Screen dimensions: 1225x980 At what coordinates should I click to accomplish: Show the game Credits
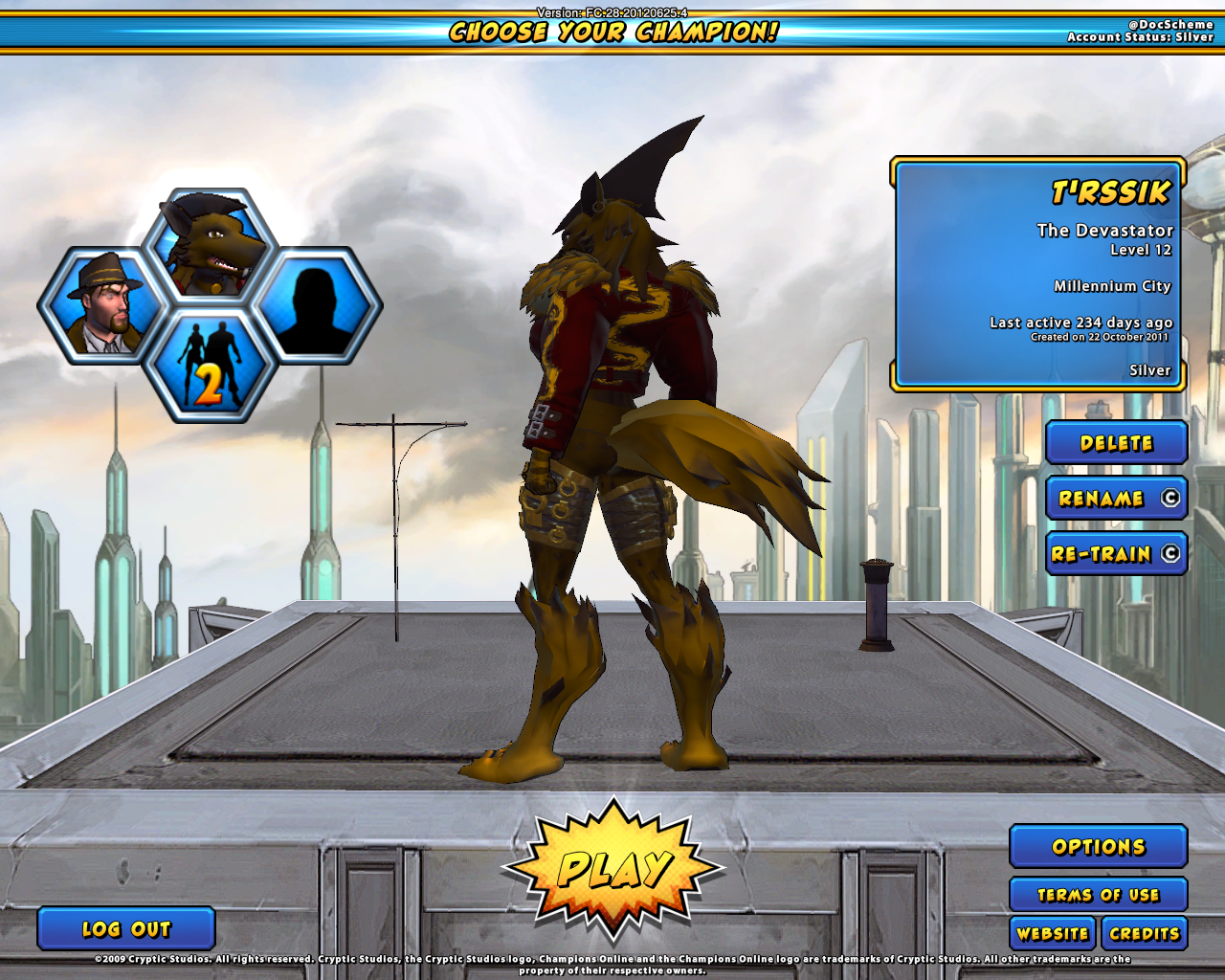[1144, 933]
